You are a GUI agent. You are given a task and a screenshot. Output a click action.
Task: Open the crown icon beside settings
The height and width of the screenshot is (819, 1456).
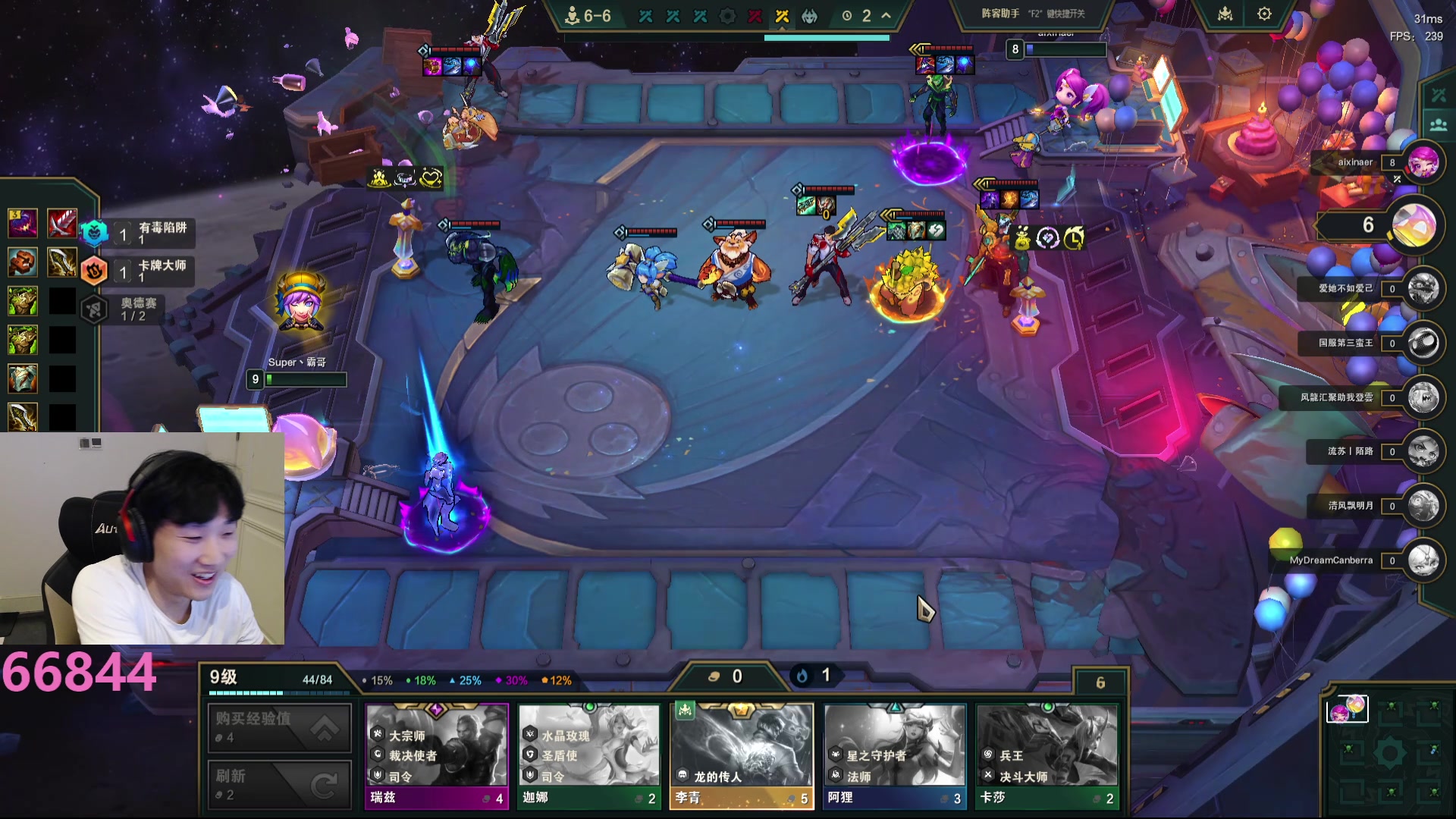point(1225,14)
